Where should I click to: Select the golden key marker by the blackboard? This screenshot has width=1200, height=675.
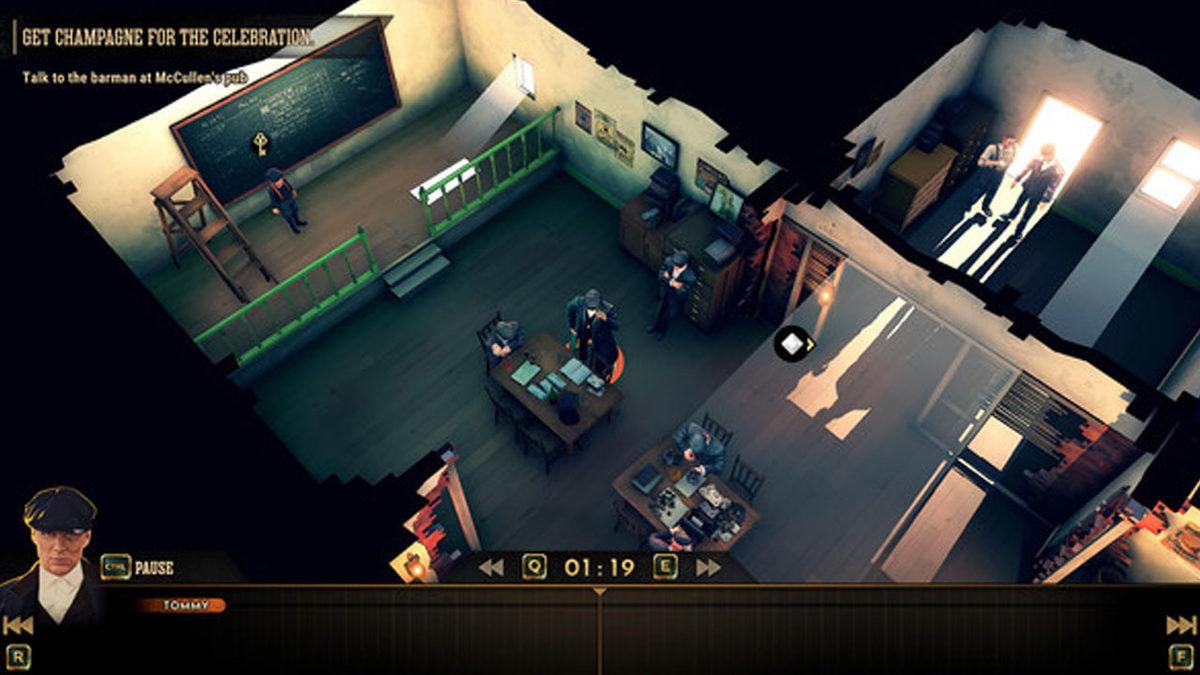click(260, 143)
